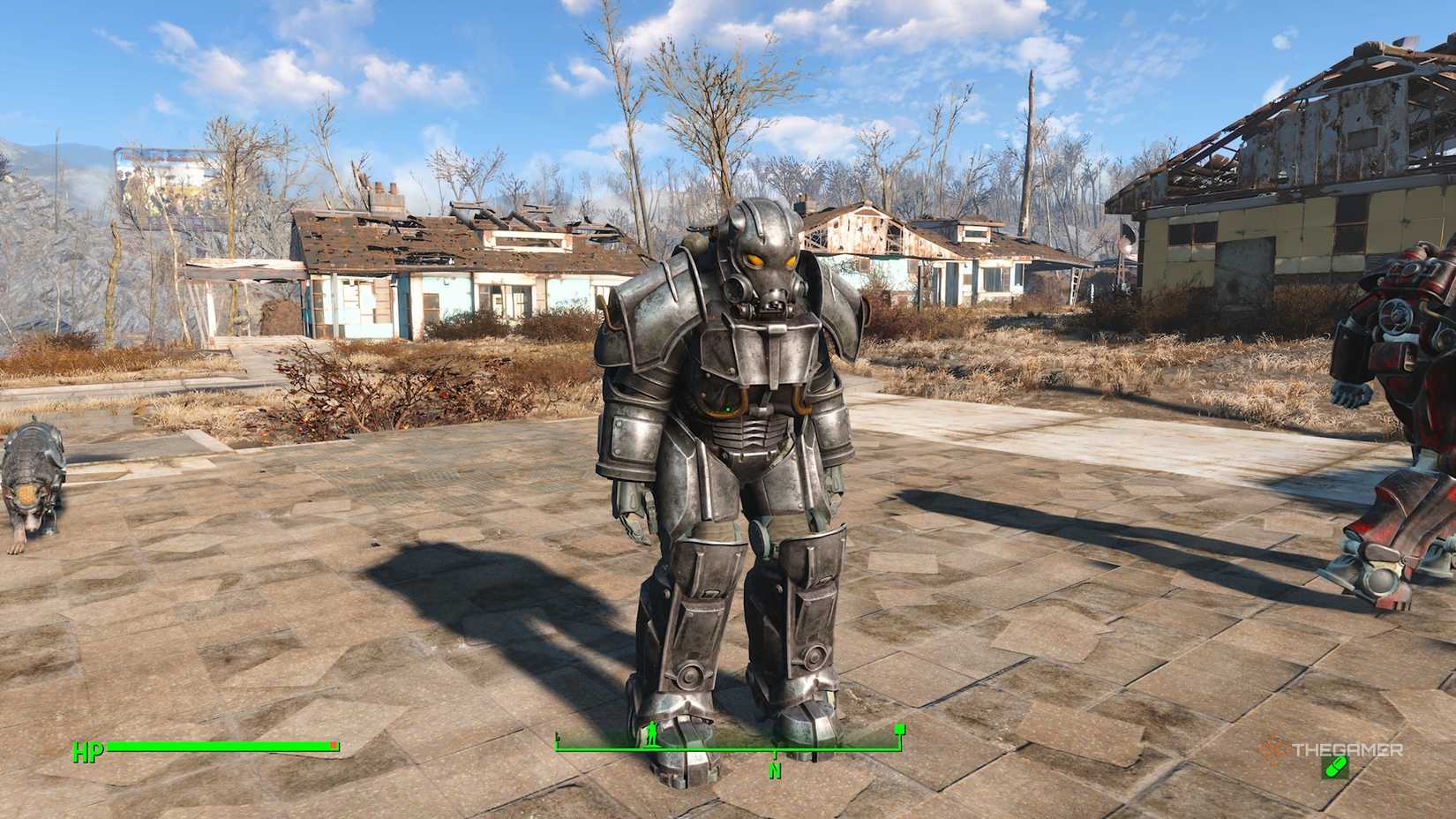Click the TheGamer gear emblem watermark

click(1272, 748)
